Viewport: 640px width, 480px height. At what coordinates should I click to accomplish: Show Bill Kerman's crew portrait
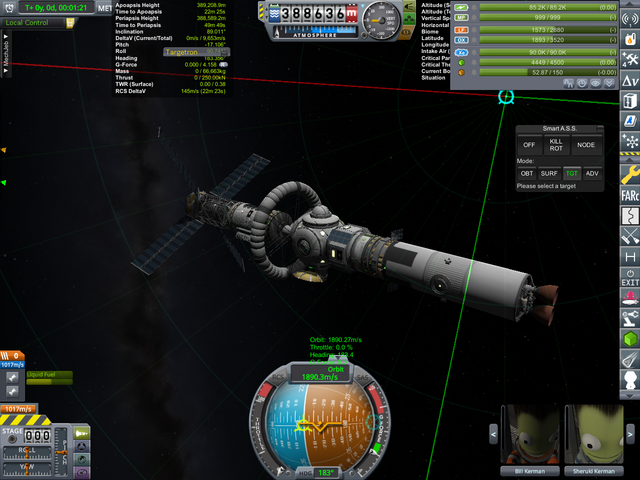(529, 434)
